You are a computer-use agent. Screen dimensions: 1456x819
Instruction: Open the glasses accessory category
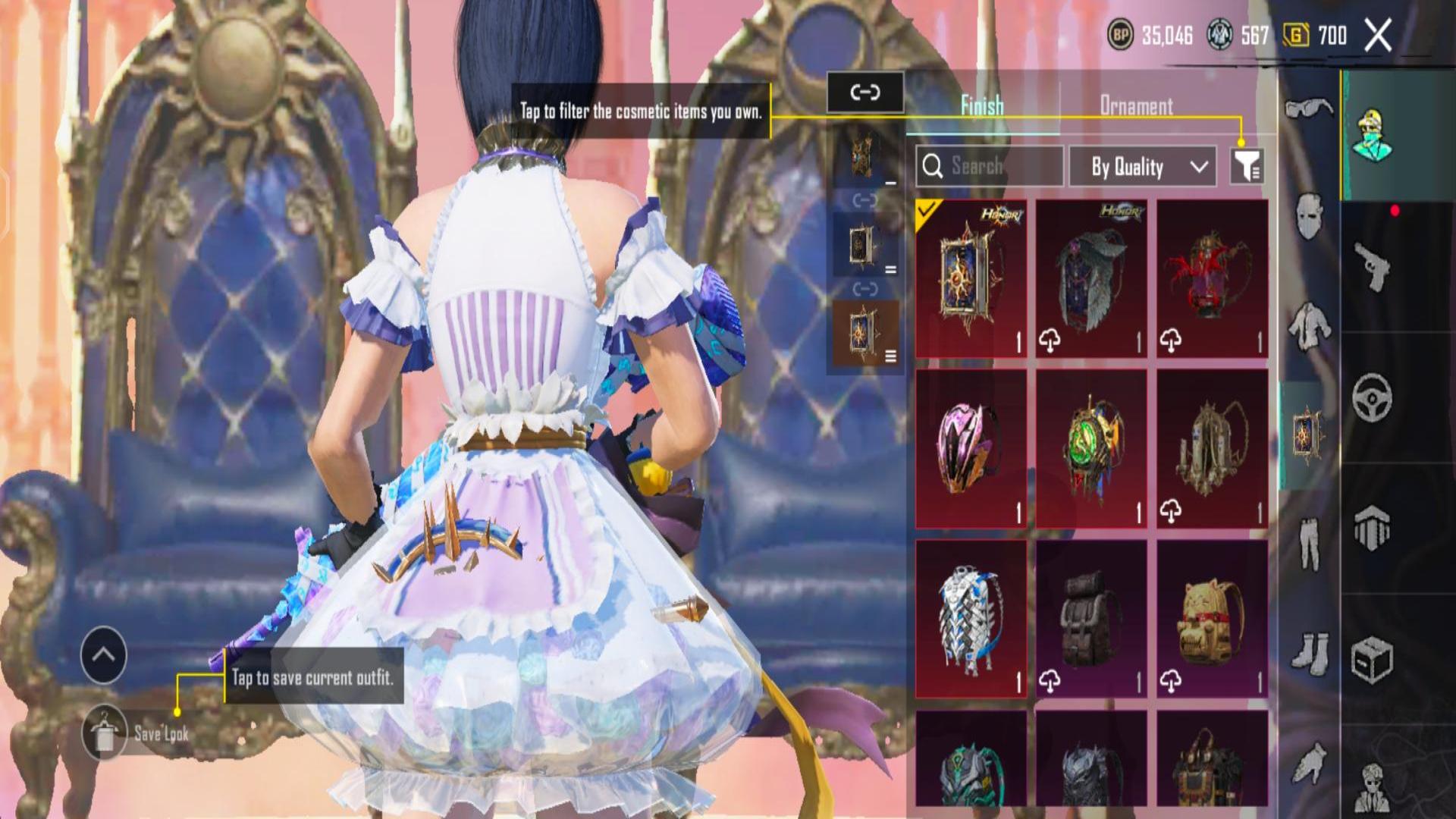click(x=1309, y=108)
